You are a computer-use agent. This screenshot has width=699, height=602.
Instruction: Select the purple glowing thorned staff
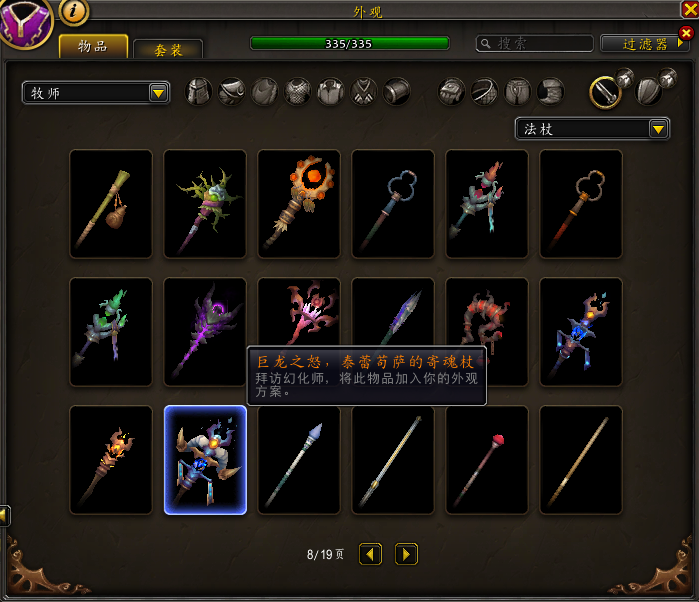click(x=205, y=332)
